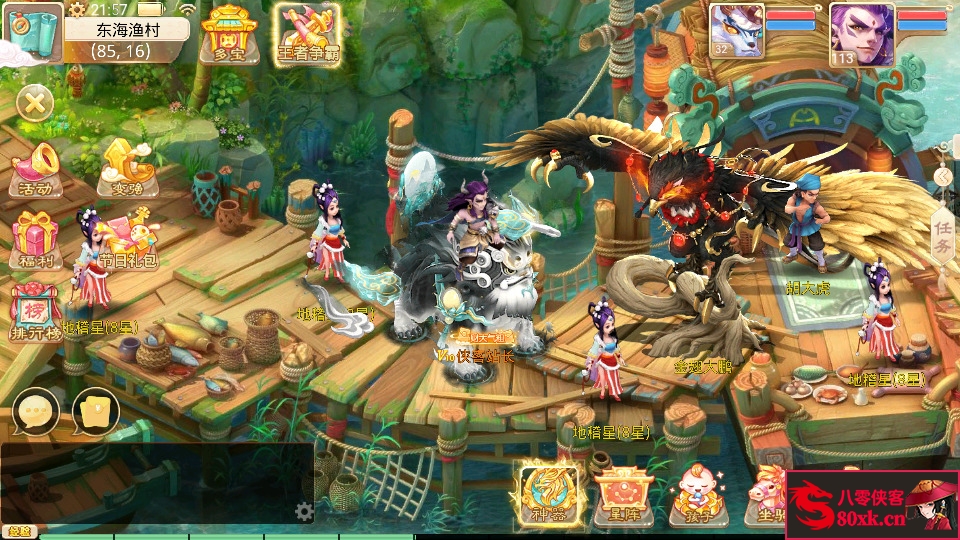Collapse the left menu with the X button
Viewport: 960px width, 540px height.
35,102
